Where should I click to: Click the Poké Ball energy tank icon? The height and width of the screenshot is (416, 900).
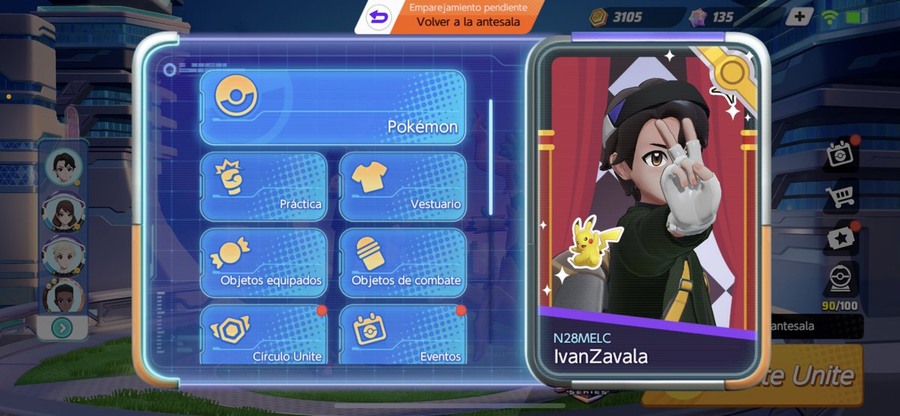(x=840, y=280)
